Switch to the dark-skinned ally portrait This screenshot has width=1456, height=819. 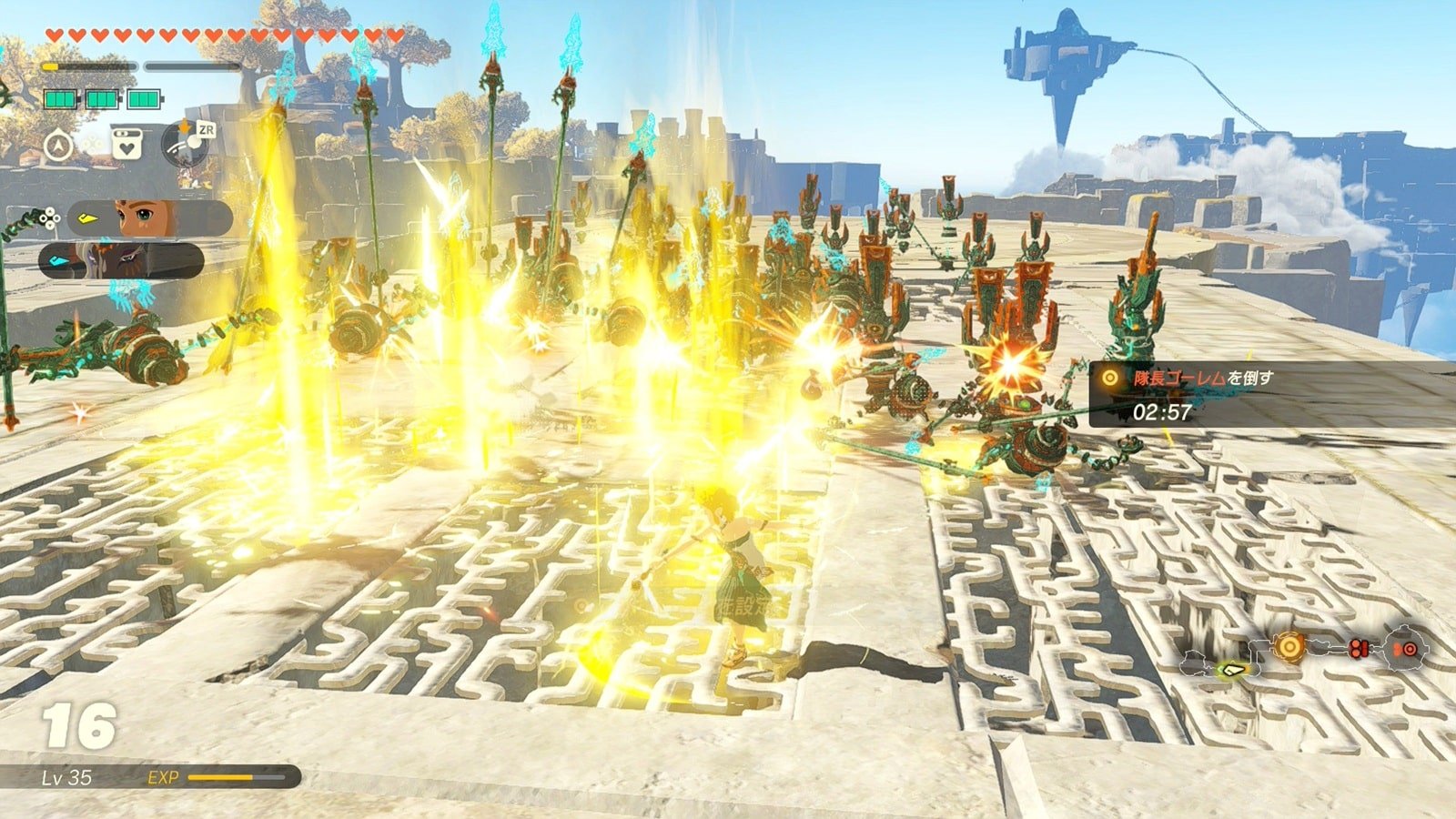tap(121, 260)
